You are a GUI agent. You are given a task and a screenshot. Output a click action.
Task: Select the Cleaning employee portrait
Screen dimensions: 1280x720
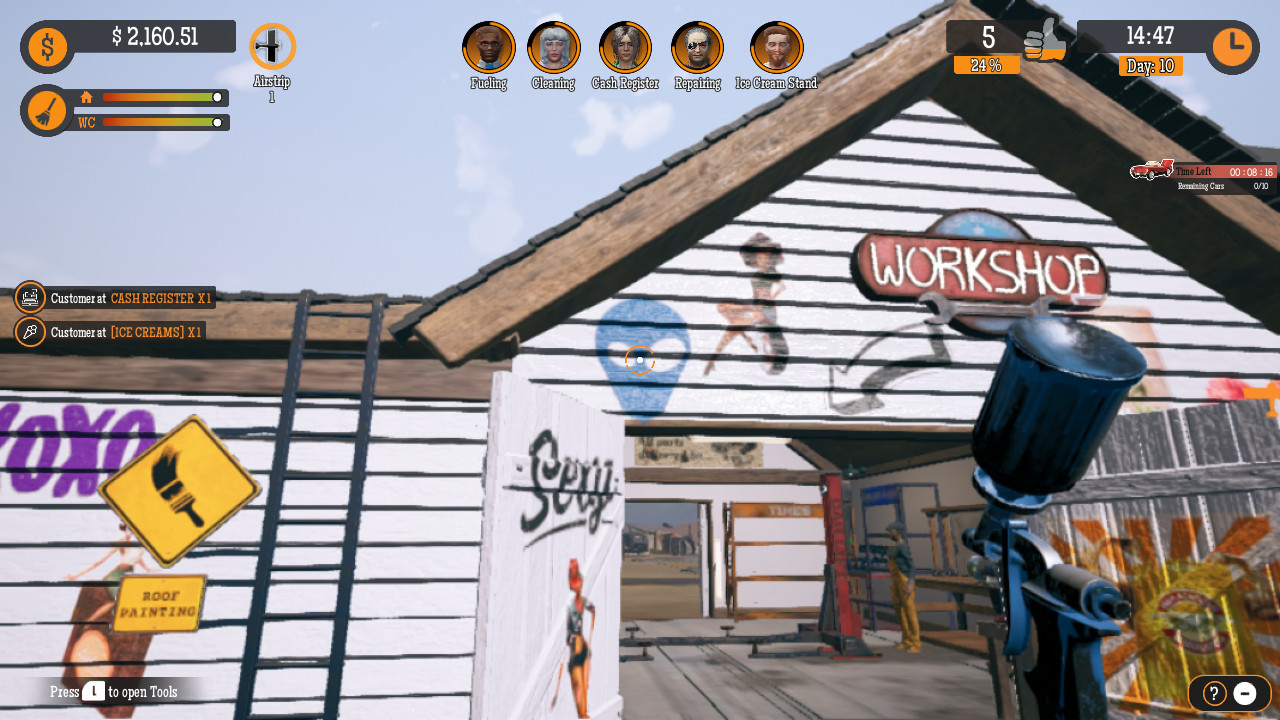553,46
